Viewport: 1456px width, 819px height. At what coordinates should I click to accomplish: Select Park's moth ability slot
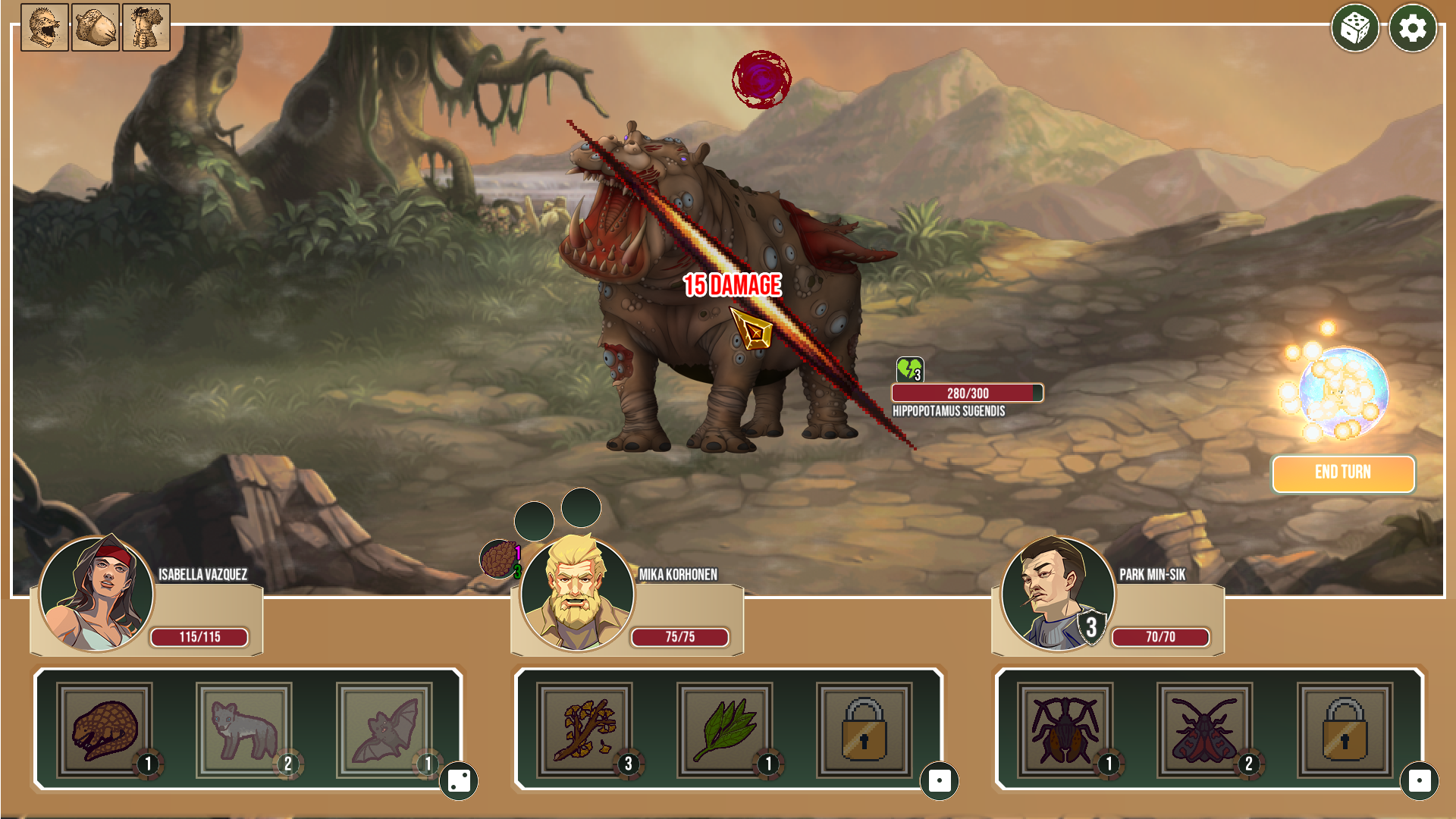click(x=1204, y=730)
